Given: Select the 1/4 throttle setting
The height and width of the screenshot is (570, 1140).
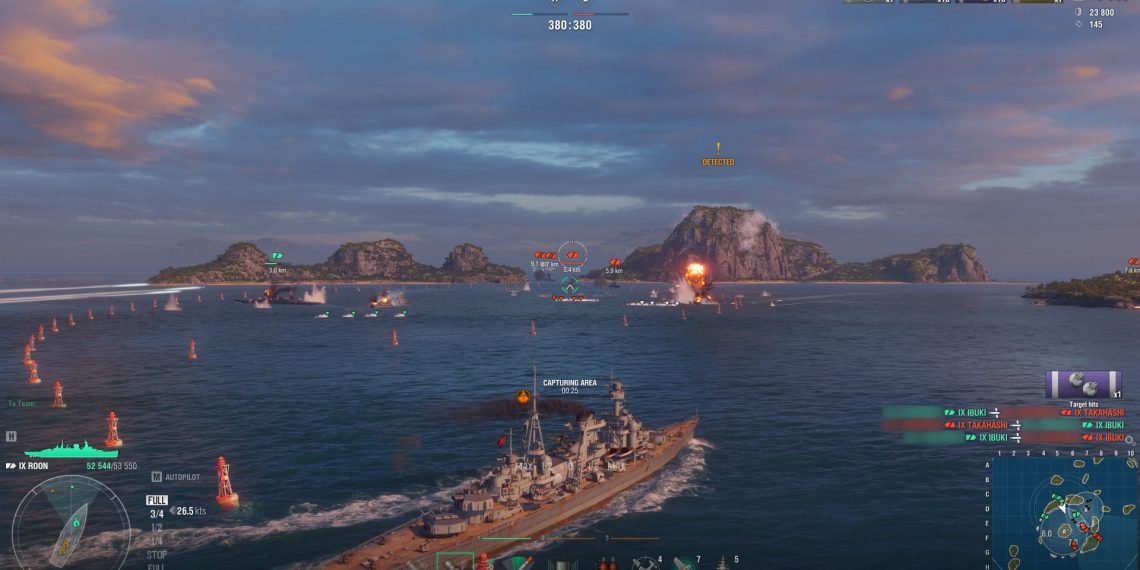Looking at the screenshot, I should coord(157,541).
